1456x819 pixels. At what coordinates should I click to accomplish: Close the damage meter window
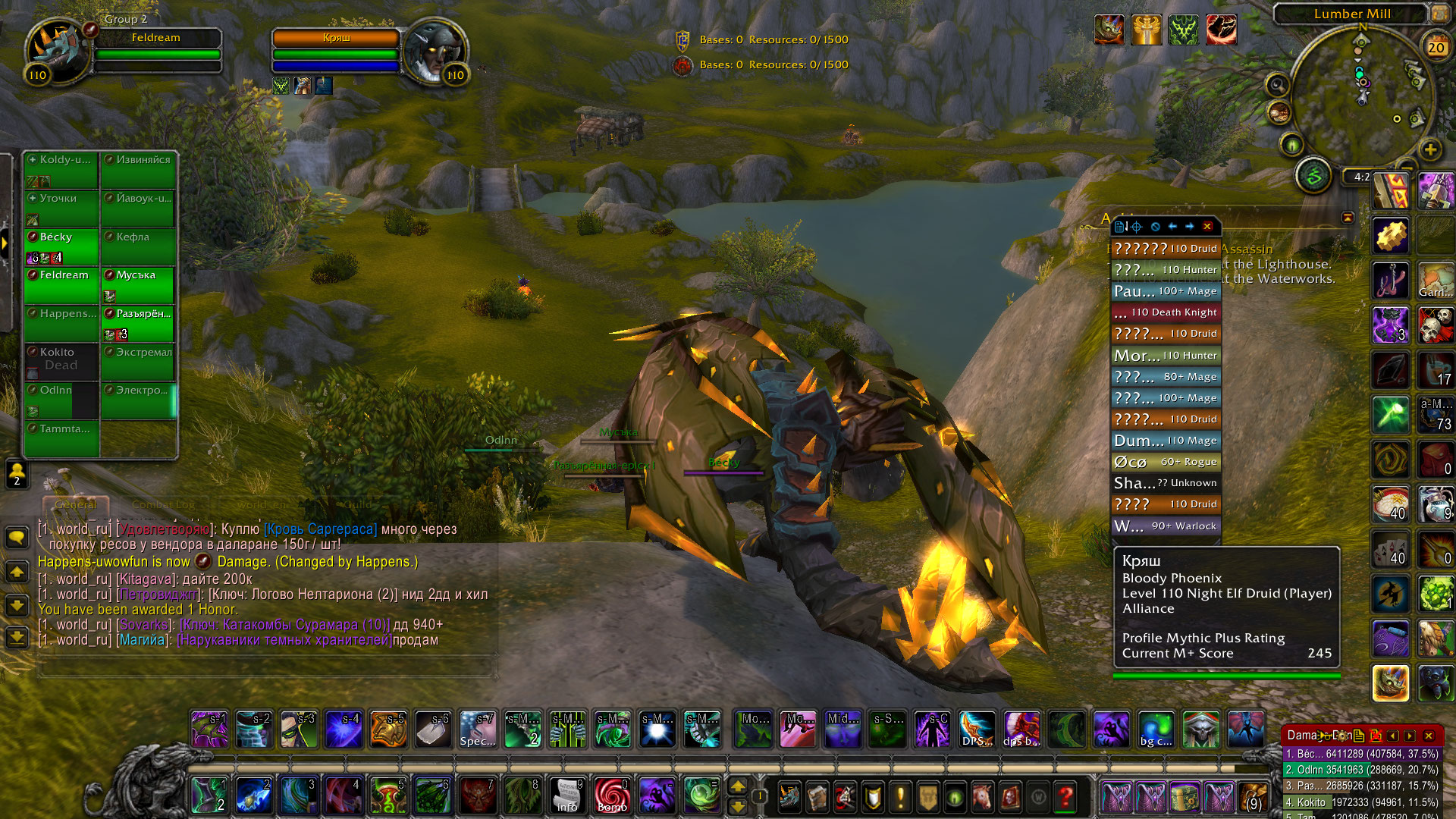pyautogui.click(x=1429, y=736)
